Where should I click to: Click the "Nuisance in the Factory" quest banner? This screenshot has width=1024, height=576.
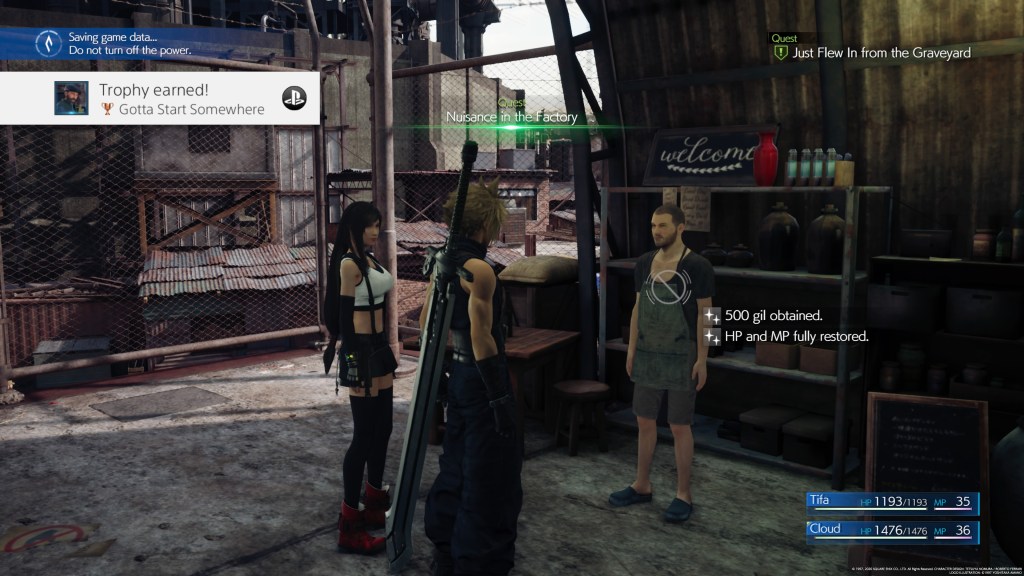coord(512,117)
